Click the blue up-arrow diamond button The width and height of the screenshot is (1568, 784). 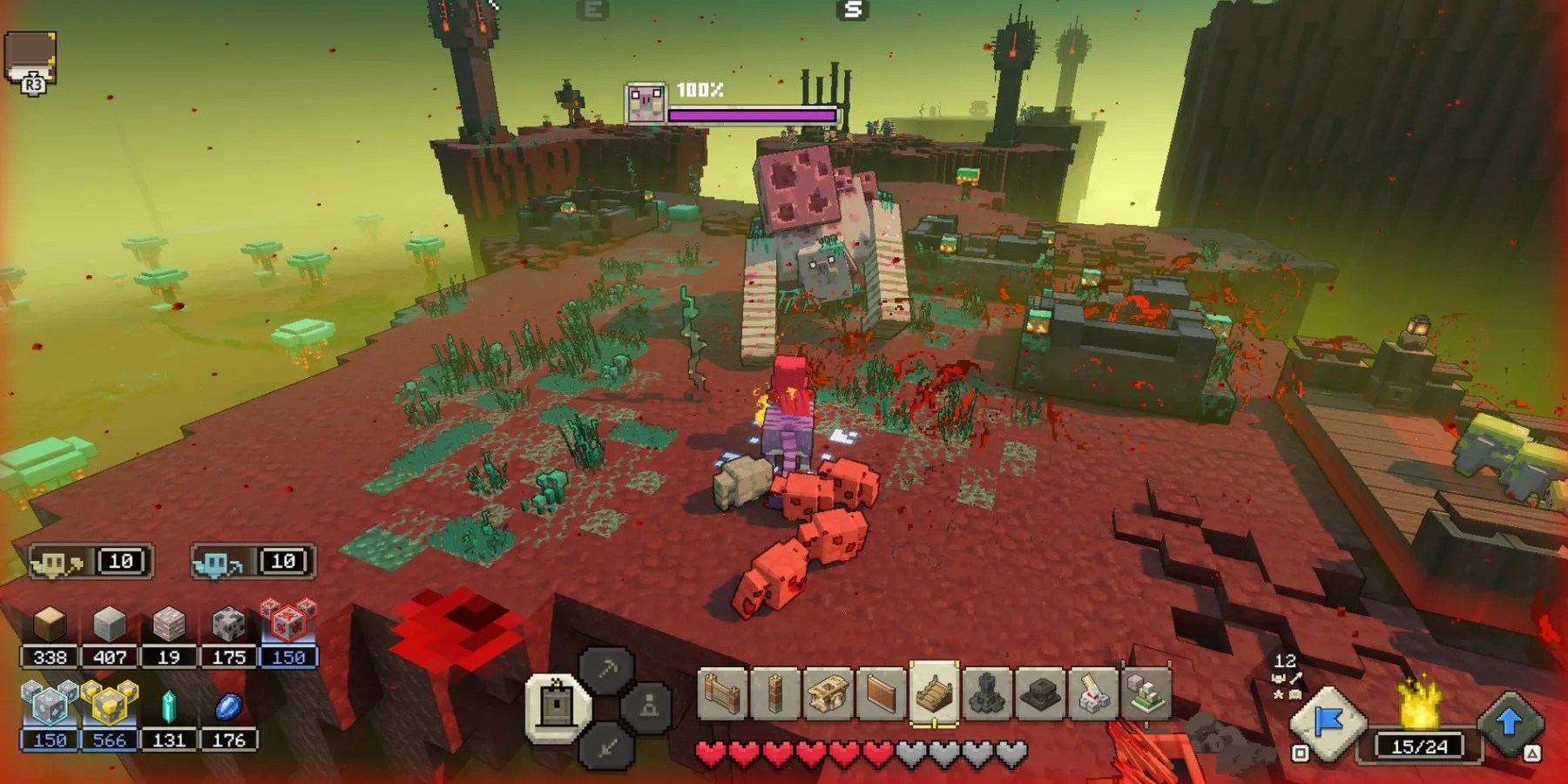pyautogui.click(x=1510, y=721)
